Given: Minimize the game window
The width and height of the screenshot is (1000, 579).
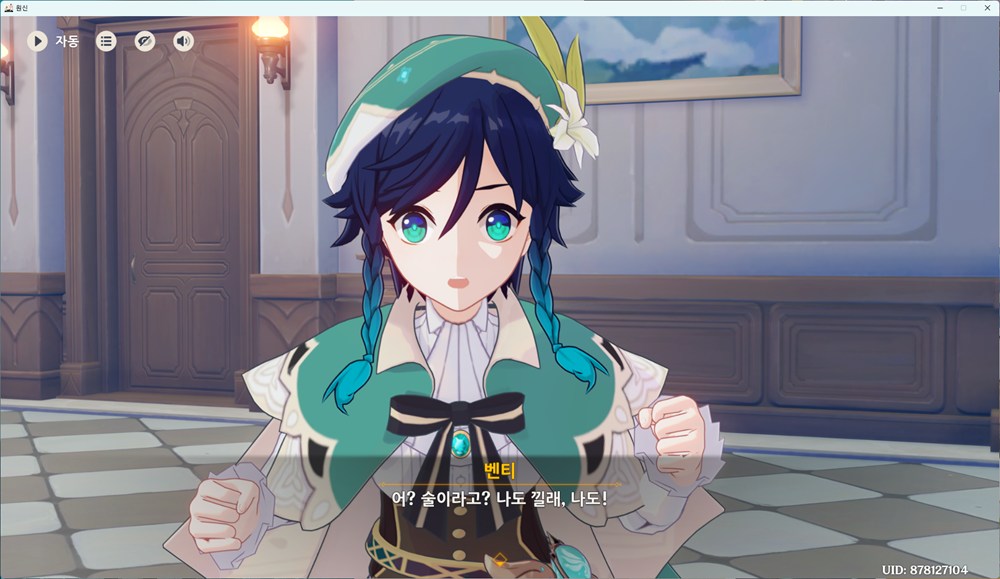Looking at the screenshot, I should coord(940,7).
